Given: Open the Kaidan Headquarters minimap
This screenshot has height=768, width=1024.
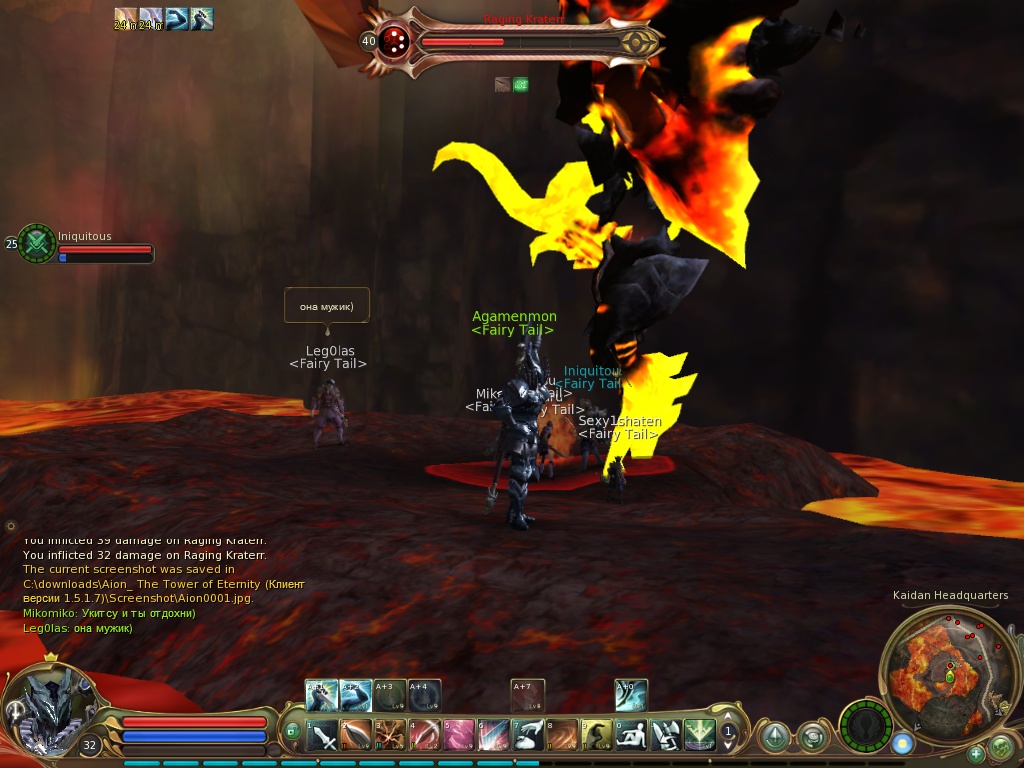Looking at the screenshot, I should pyautogui.click(x=935, y=667).
